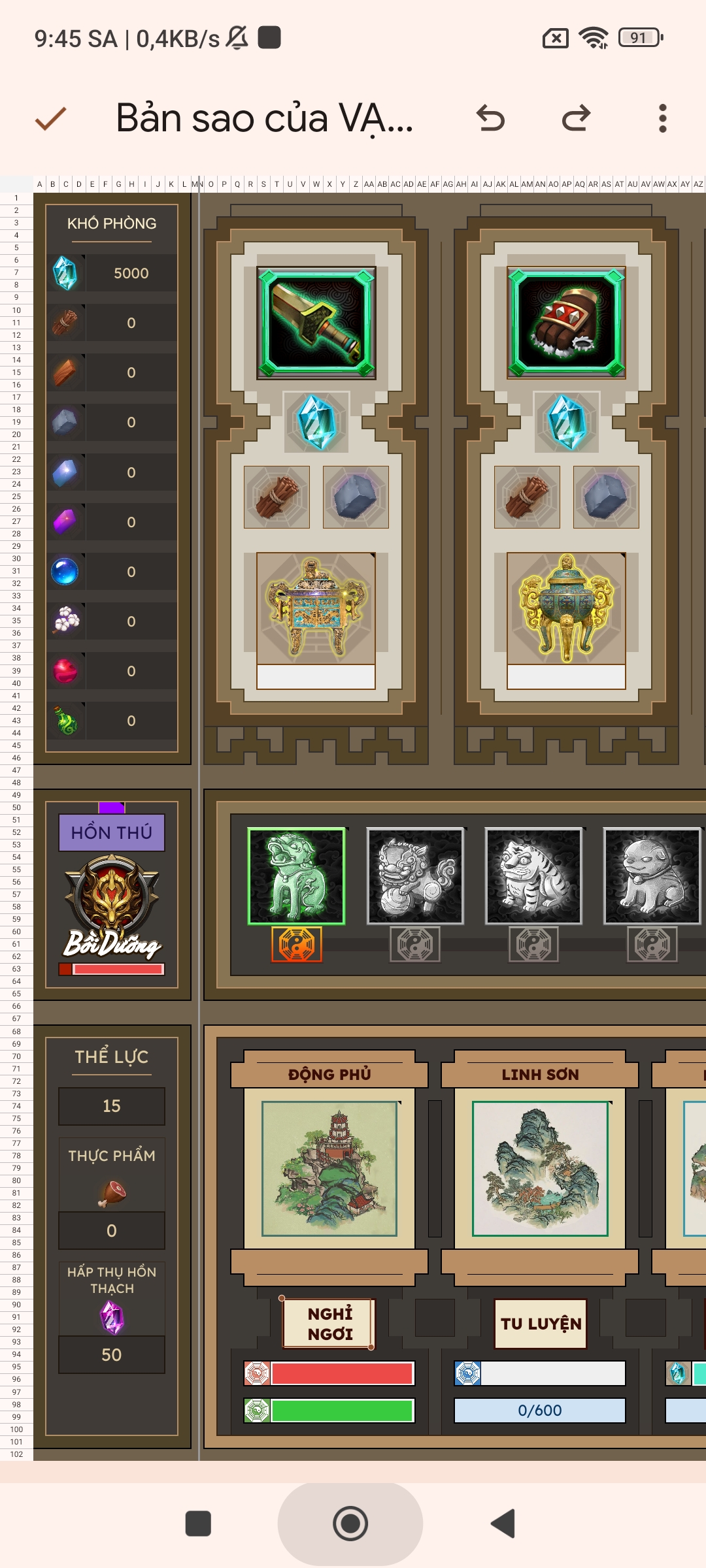This screenshot has width=706, height=1568.
Task: Start TU LUYỆN training
Action: click(541, 1323)
